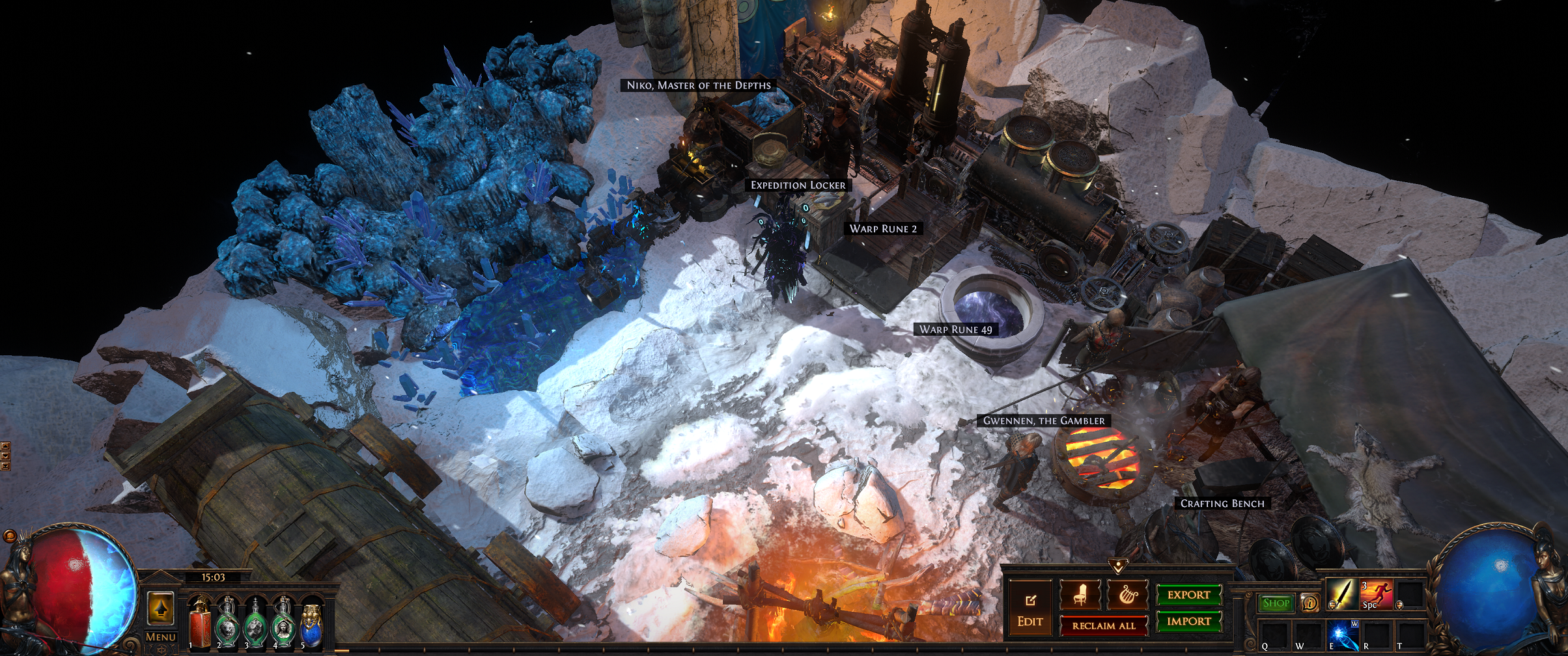
Task: Open the lyre hideout music button
Action: point(1127,595)
